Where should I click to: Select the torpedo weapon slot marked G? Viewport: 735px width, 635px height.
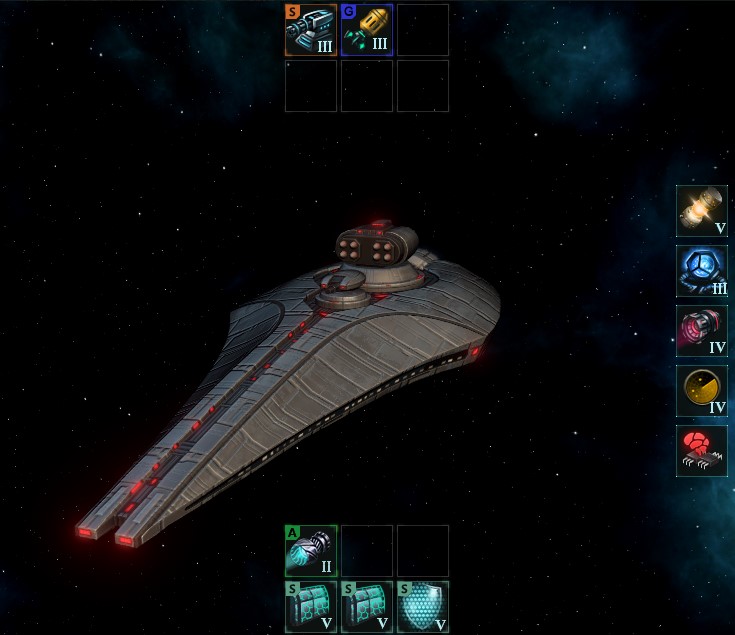tap(367, 30)
